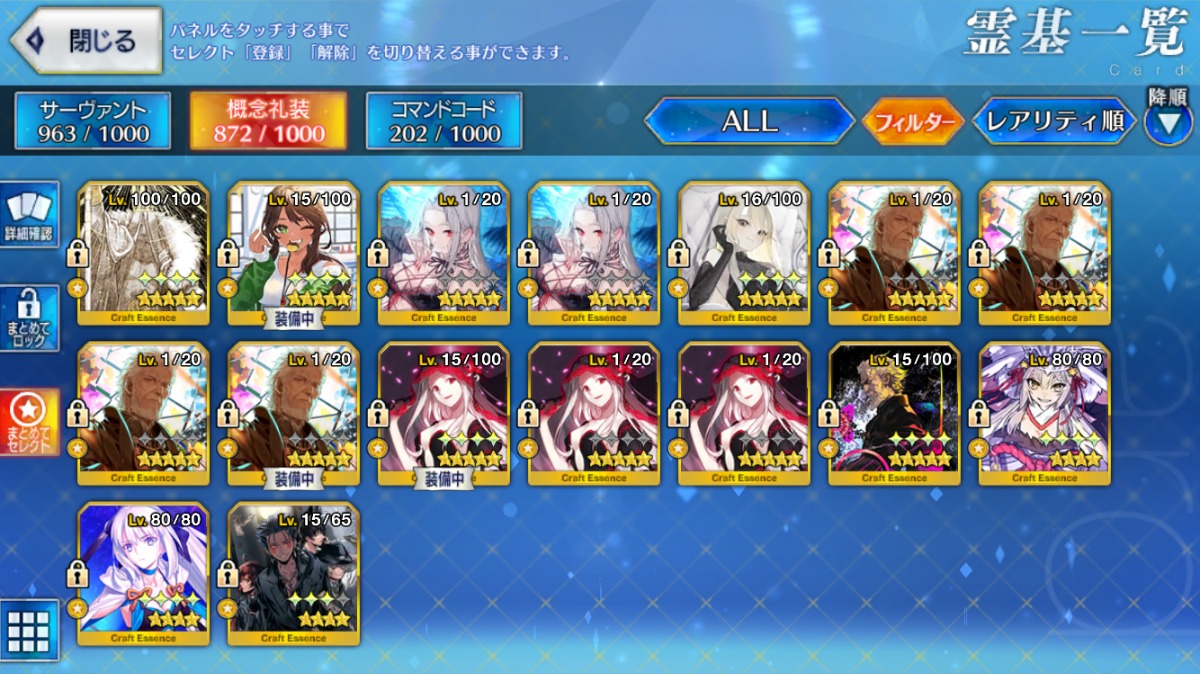Open the フィルター options
Screen dimensions: 1200x674
click(x=912, y=123)
